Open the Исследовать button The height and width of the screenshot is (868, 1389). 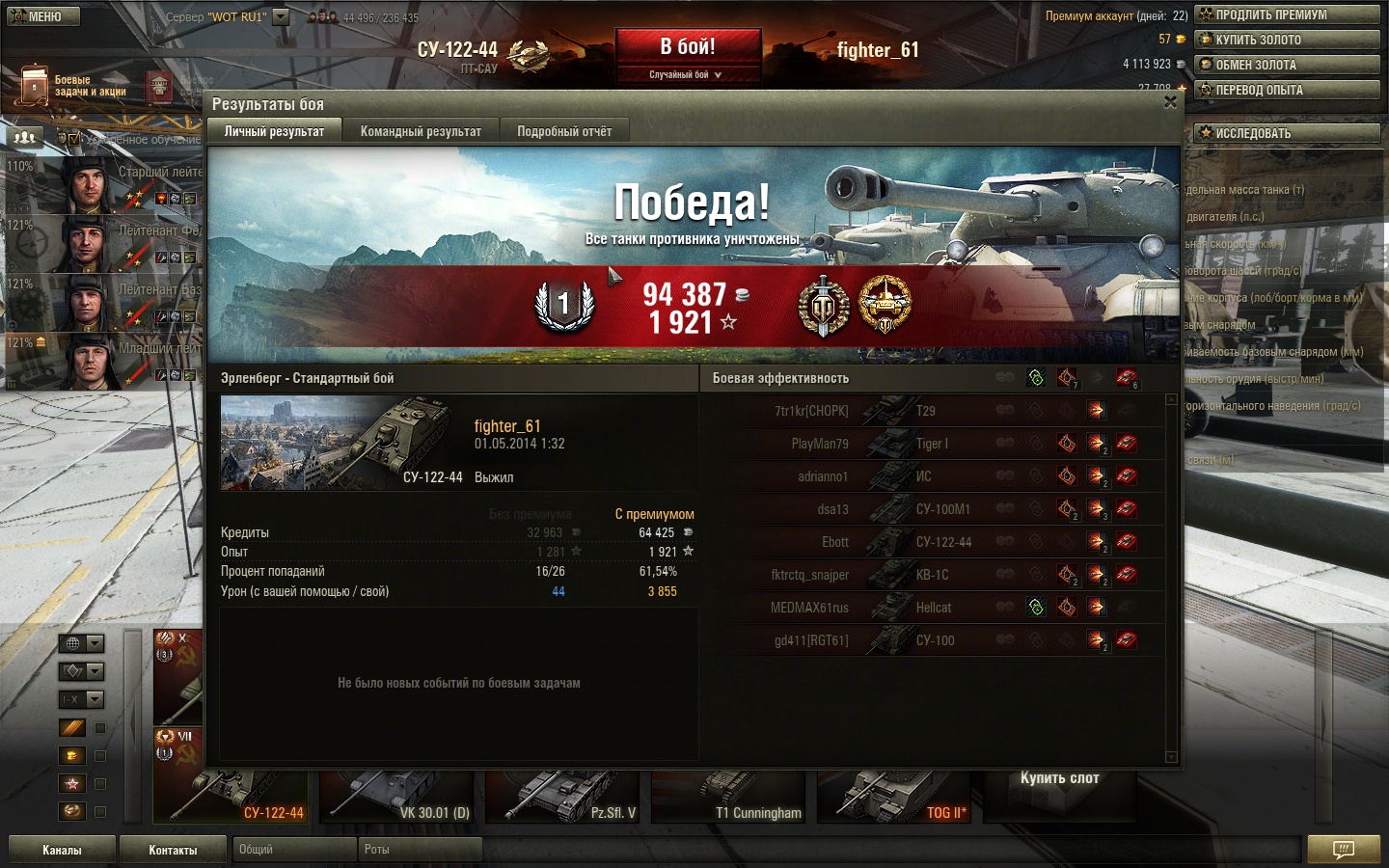[1287, 133]
